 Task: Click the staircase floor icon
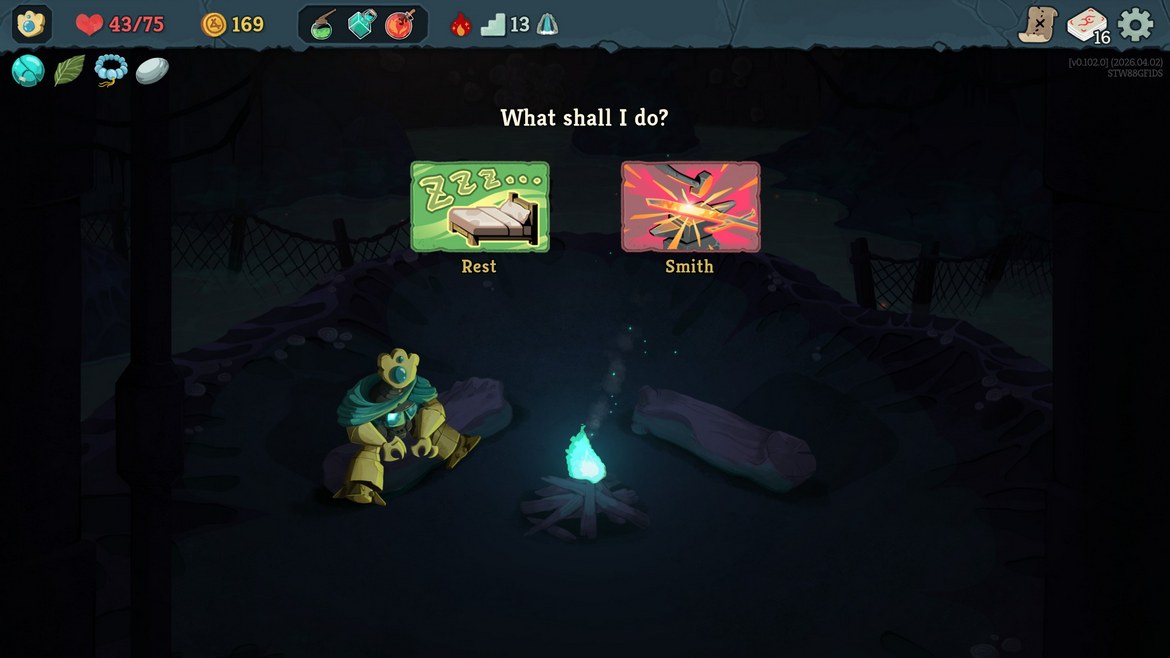(x=493, y=25)
